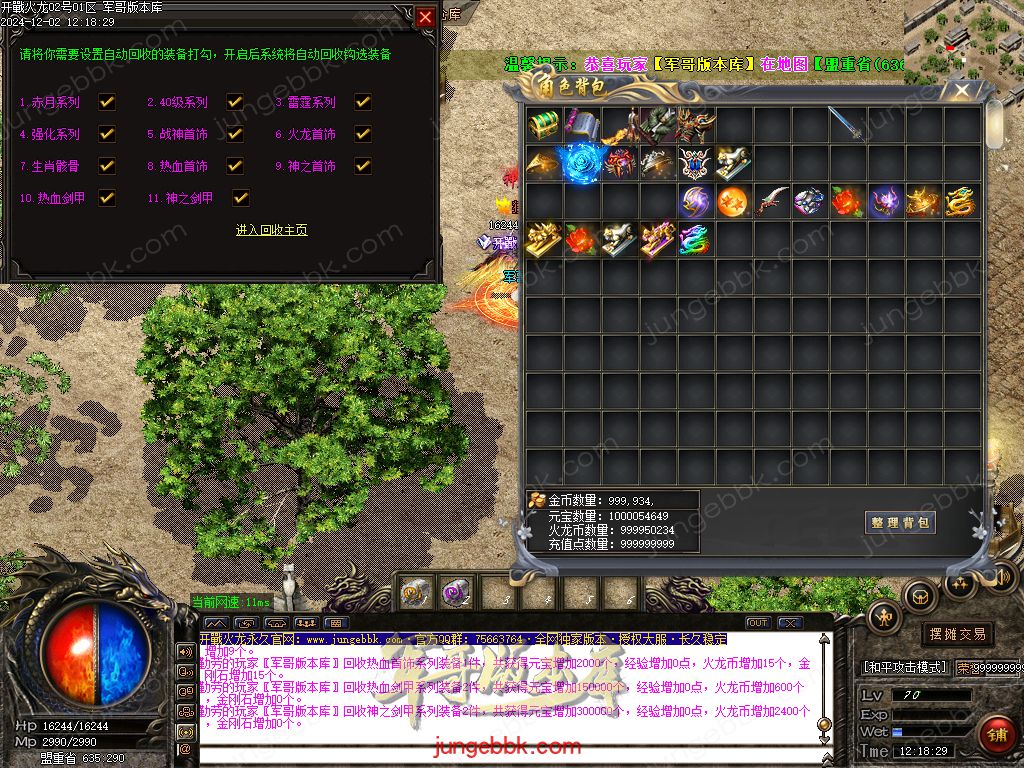Choose the orange dragon ball item

coord(733,201)
